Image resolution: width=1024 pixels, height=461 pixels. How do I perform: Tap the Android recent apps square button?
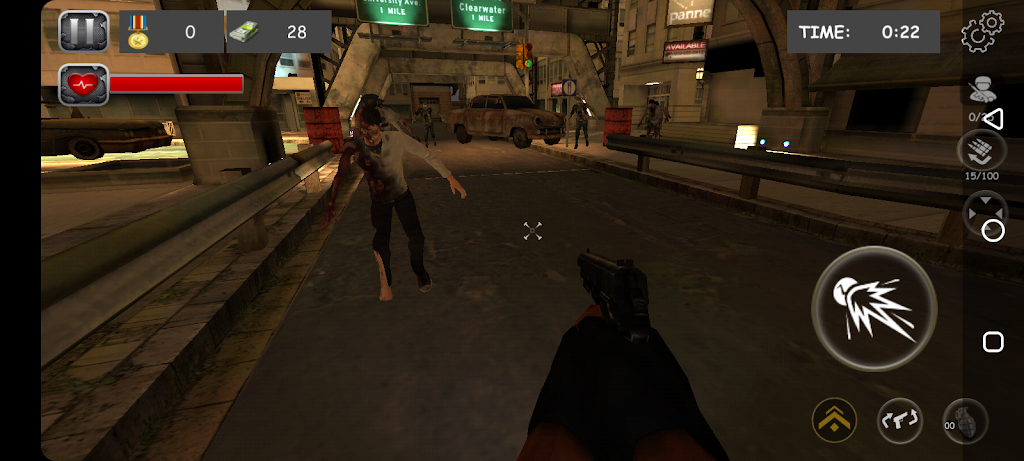(x=993, y=343)
